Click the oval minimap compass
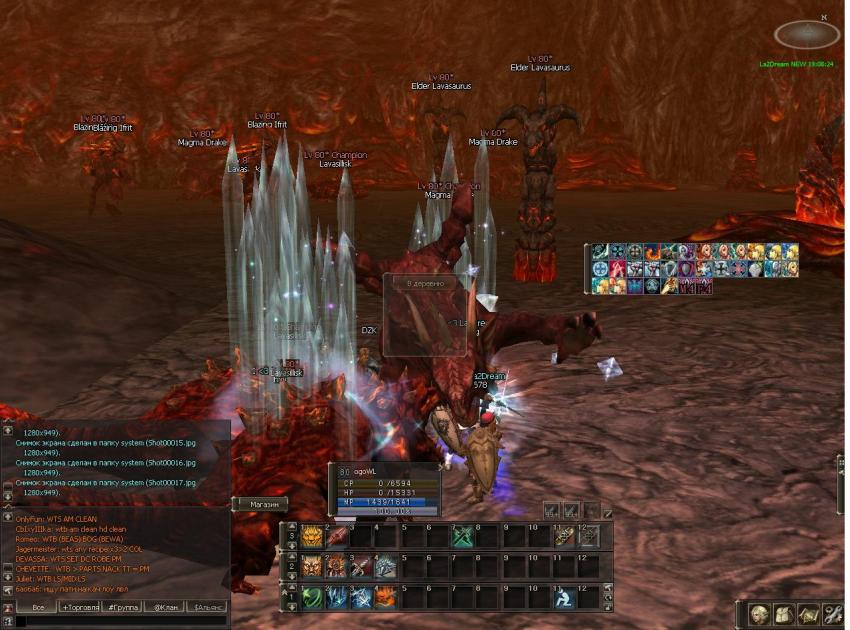This screenshot has height=630, width=850. [806, 35]
